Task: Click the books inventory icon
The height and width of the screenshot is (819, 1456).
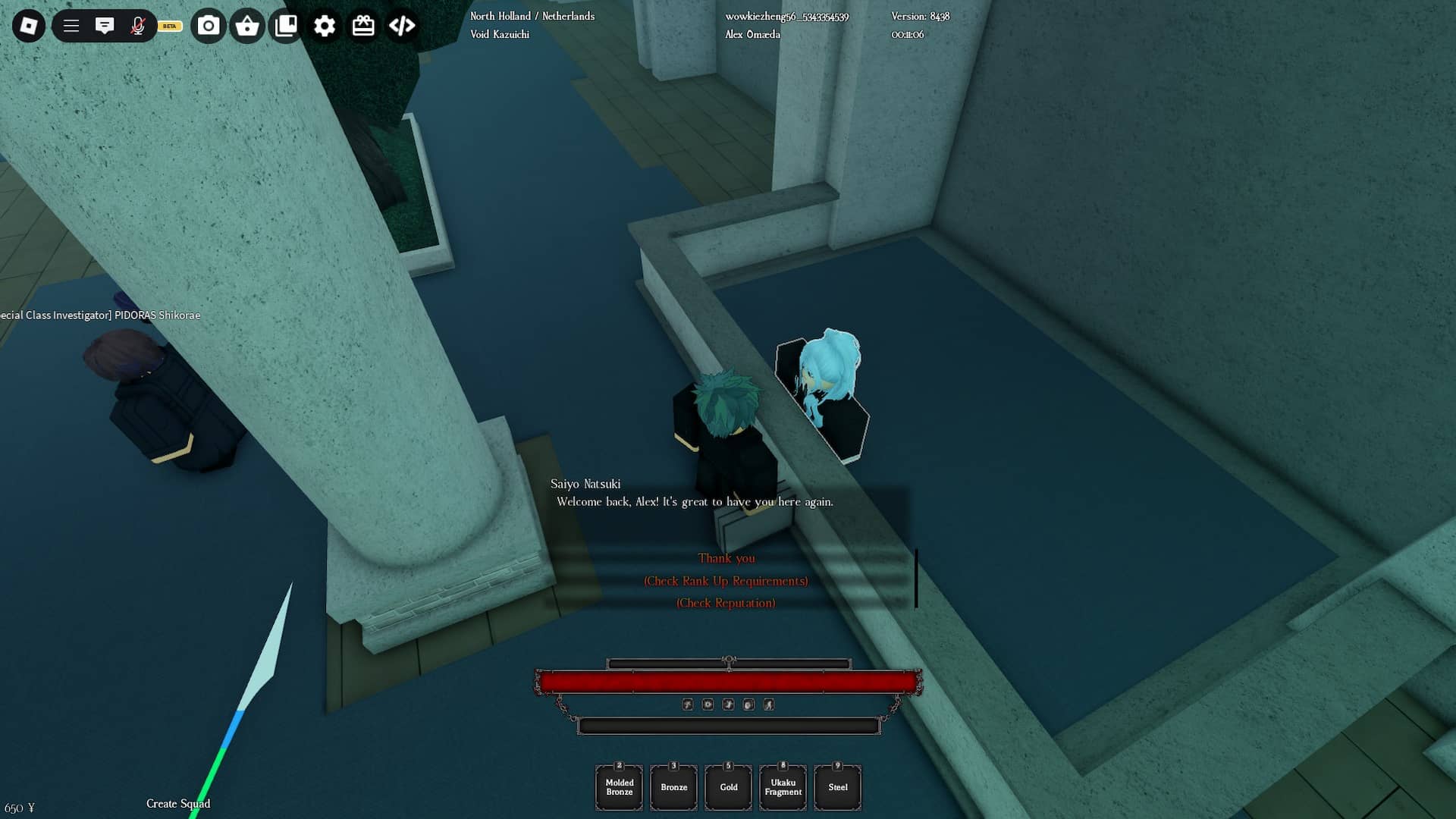Action: pyautogui.click(x=286, y=25)
